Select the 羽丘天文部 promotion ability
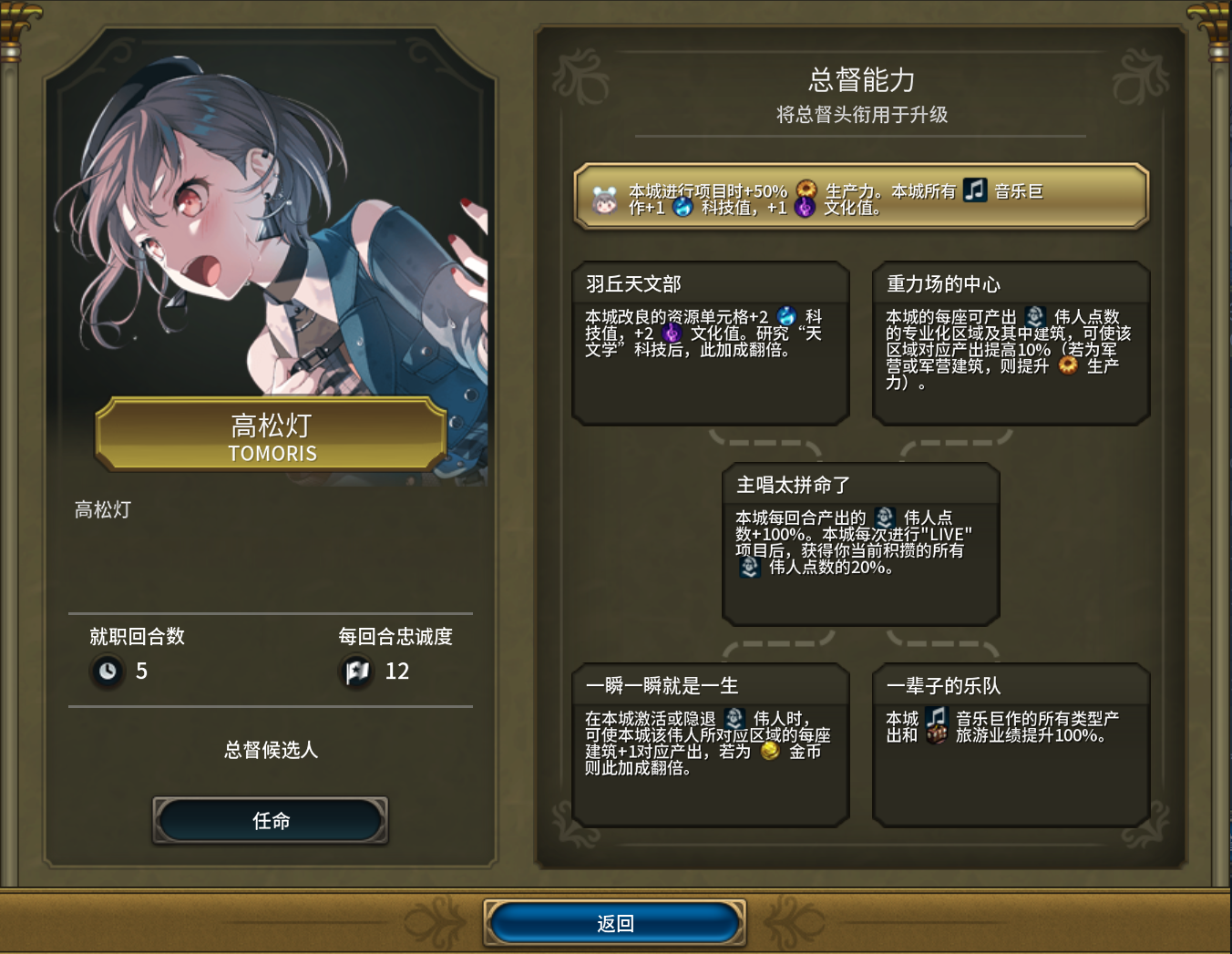The image size is (1232, 954). pyautogui.click(x=711, y=343)
